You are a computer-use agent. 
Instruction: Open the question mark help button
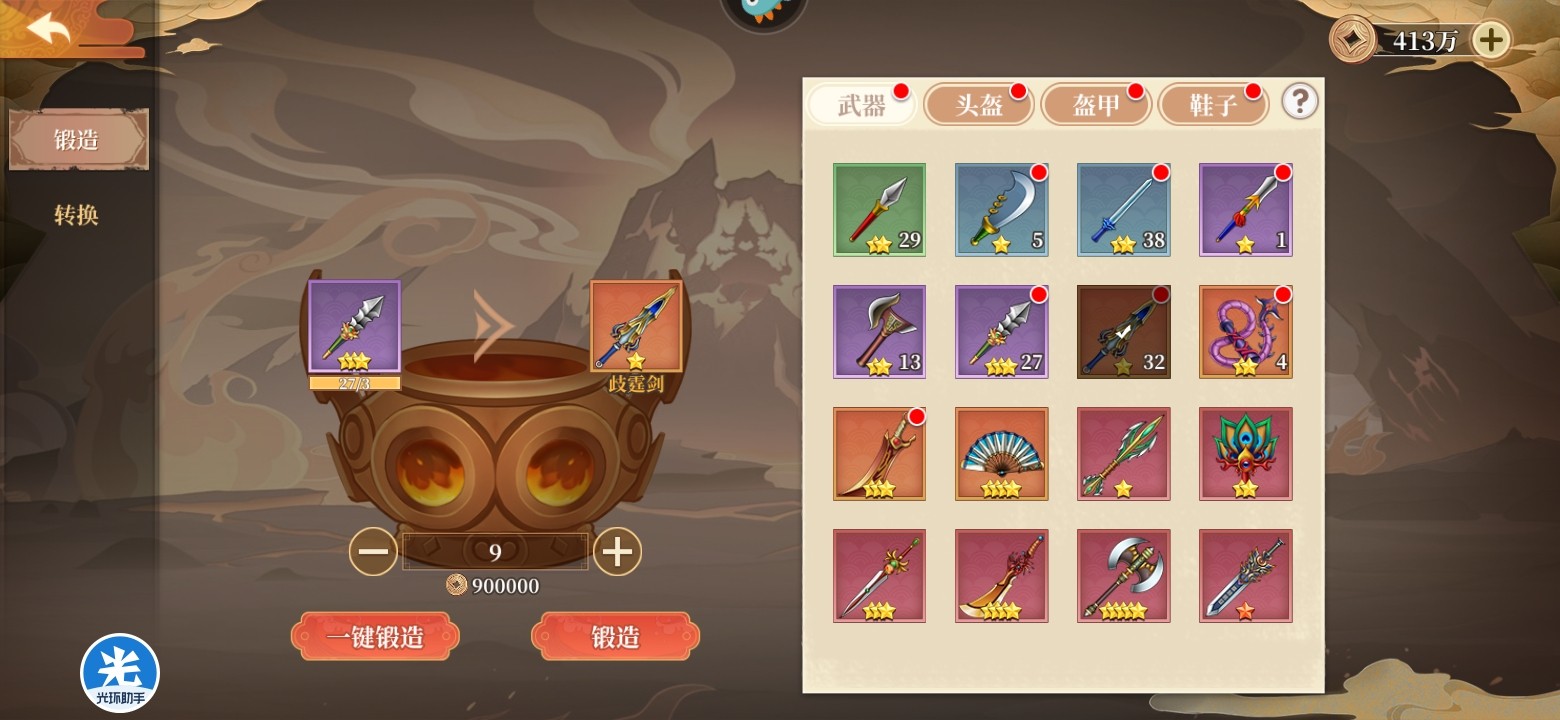[x=1299, y=102]
